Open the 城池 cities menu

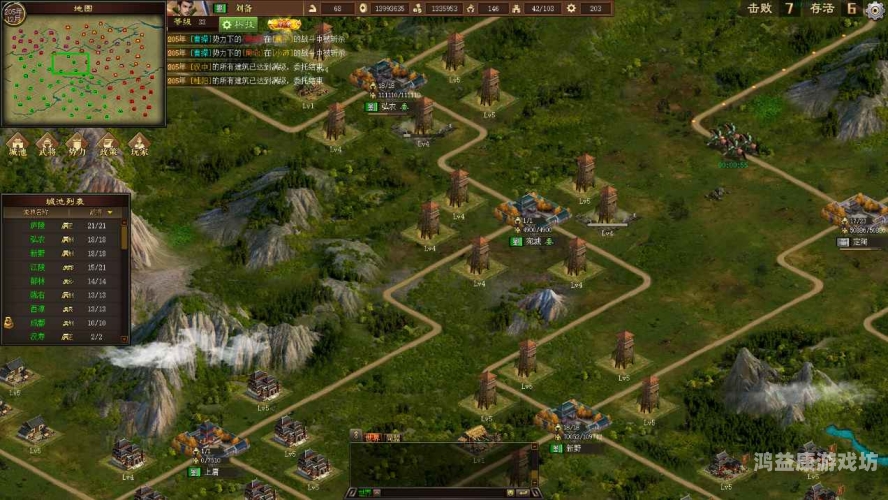(x=17, y=146)
